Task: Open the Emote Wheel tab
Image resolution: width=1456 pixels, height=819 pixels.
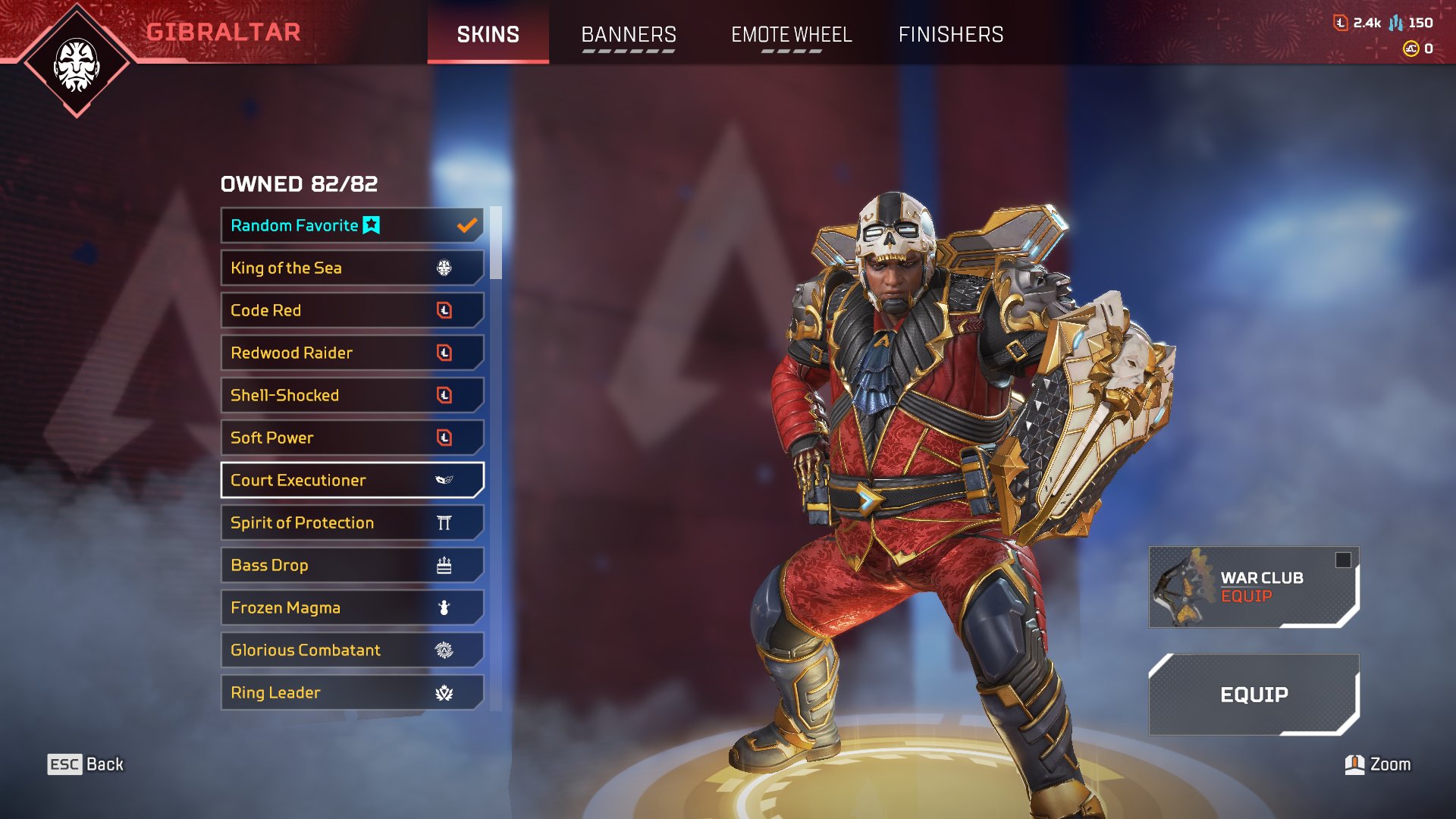Action: (x=791, y=35)
